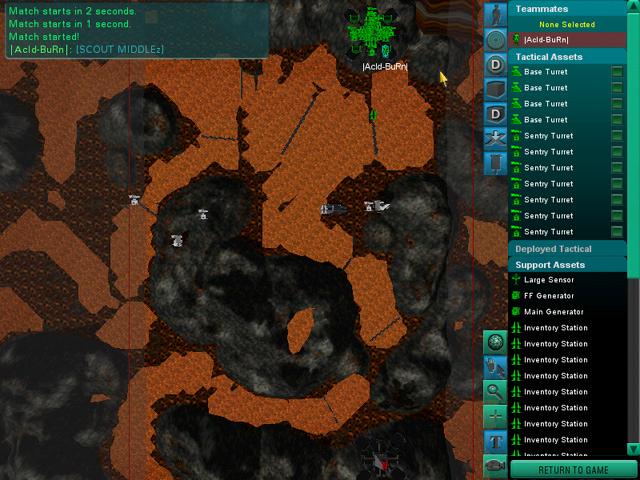Click the asset list scroll-down arrow

pos(632,447)
